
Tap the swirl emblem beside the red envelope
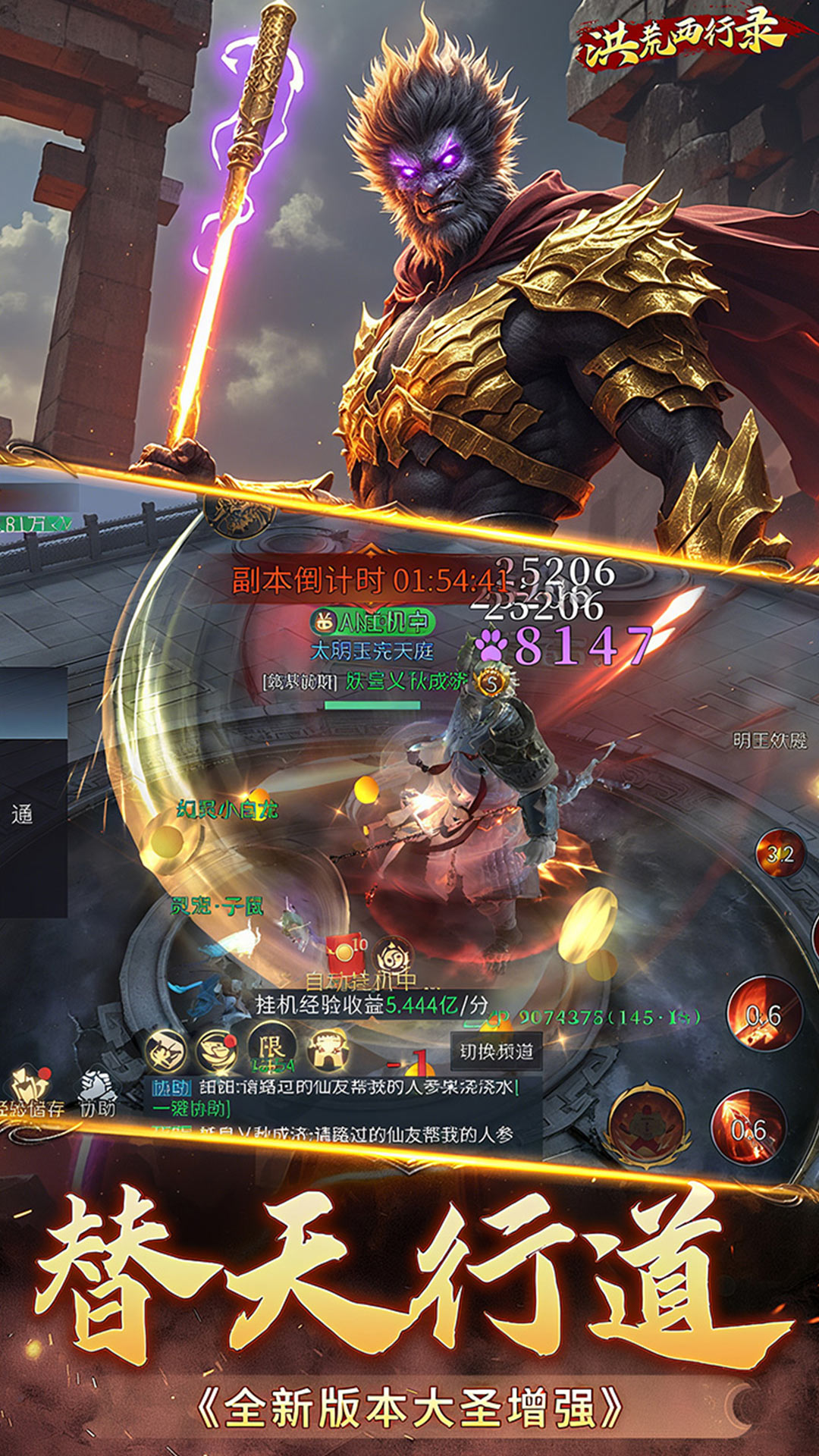(x=393, y=955)
